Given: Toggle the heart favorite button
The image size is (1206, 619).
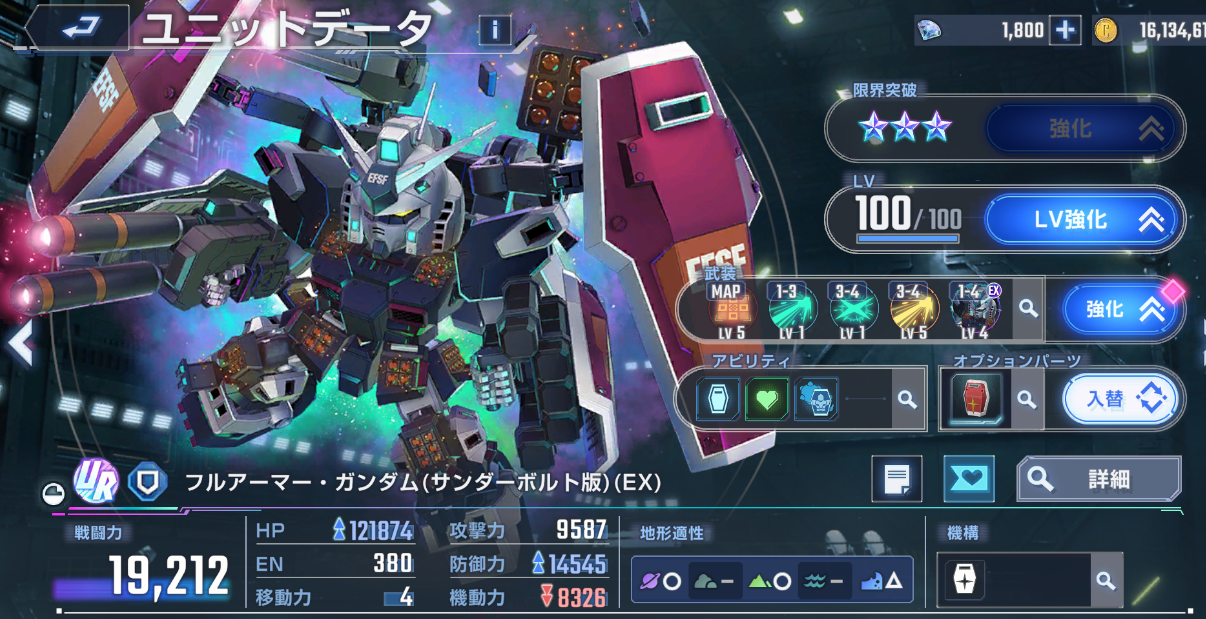Looking at the screenshot, I should (968, 479).
